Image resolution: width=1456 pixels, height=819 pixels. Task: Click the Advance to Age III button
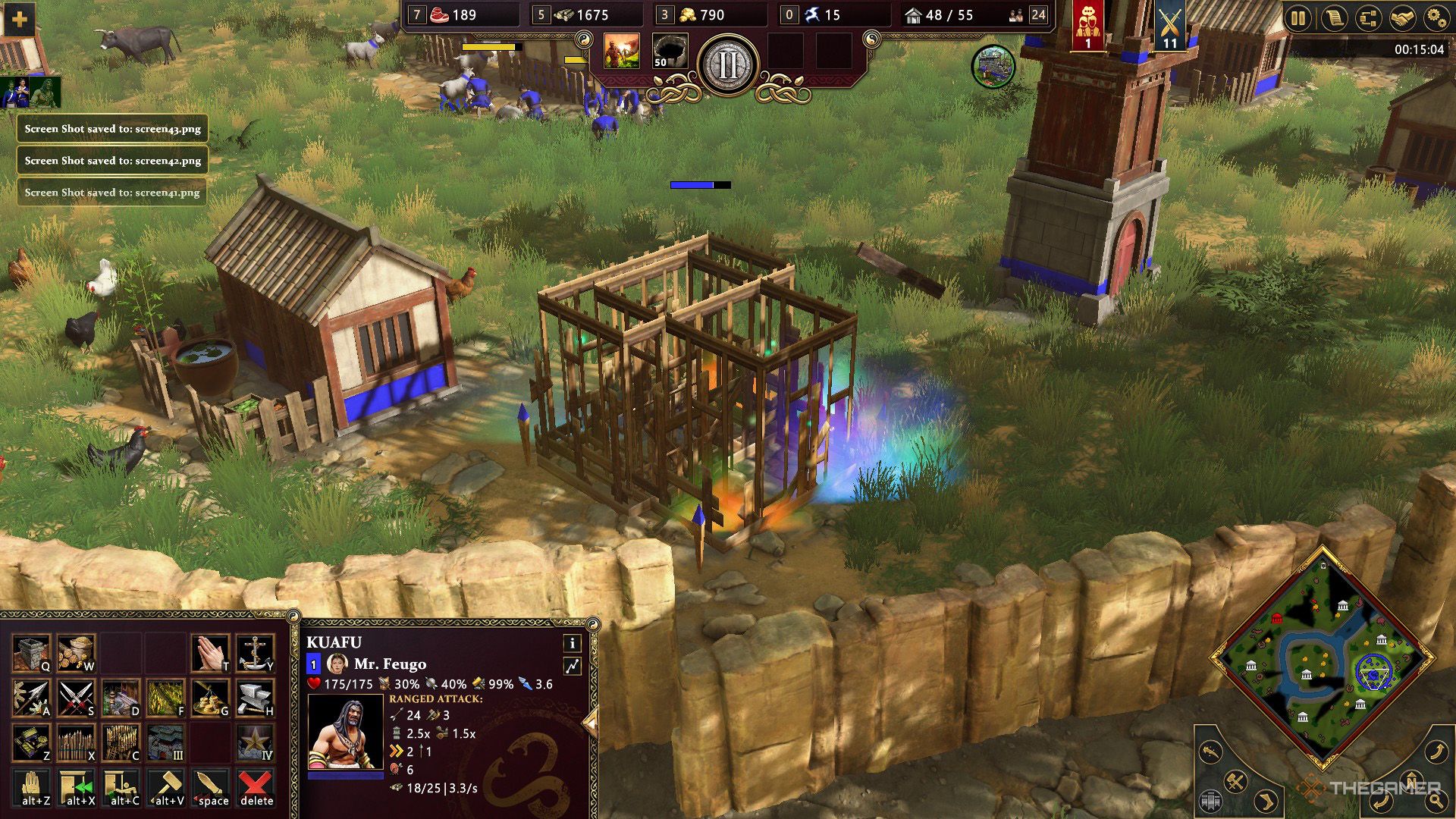pos(165,742)
